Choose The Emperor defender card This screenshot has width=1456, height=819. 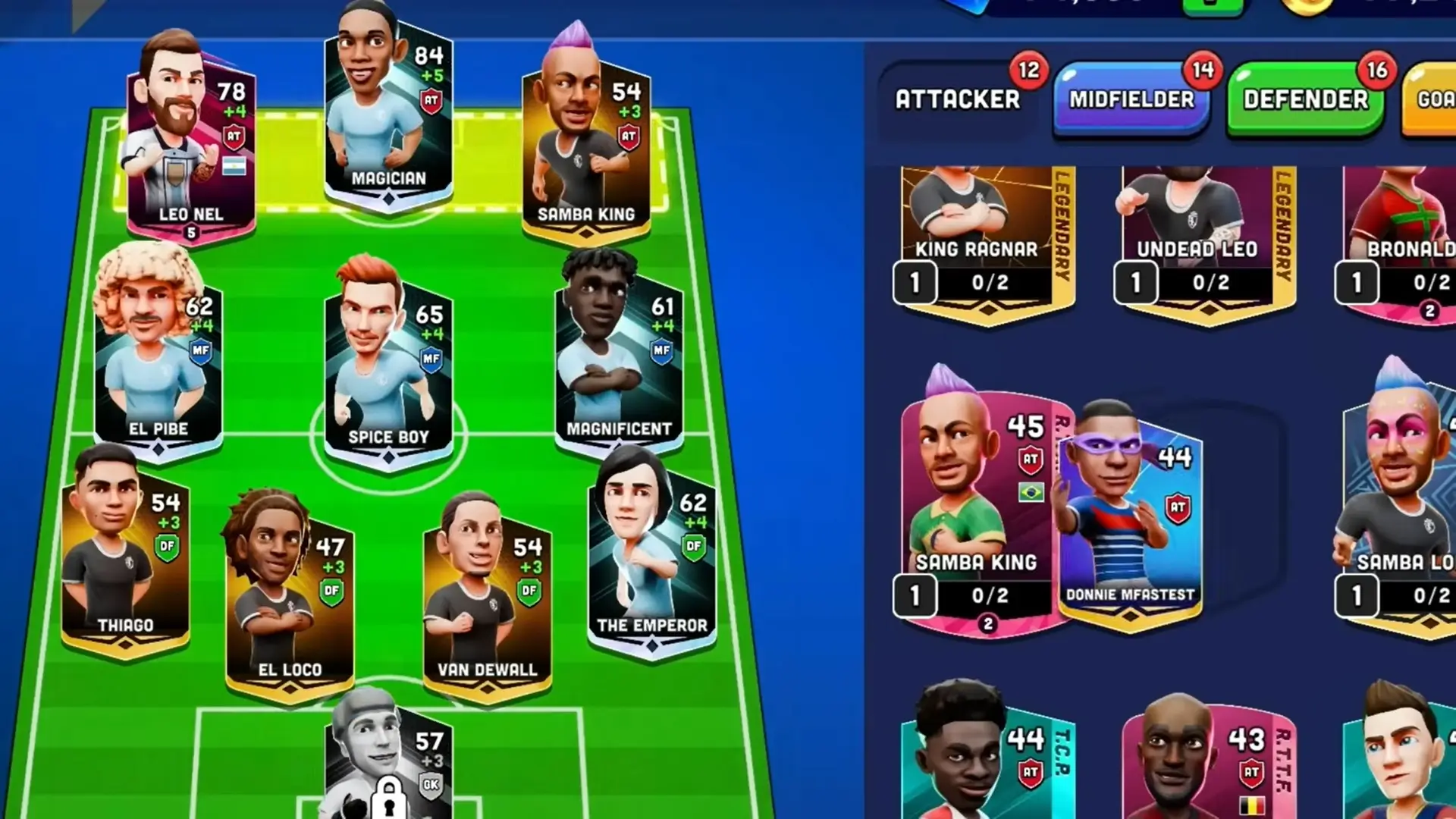(652, 561)
